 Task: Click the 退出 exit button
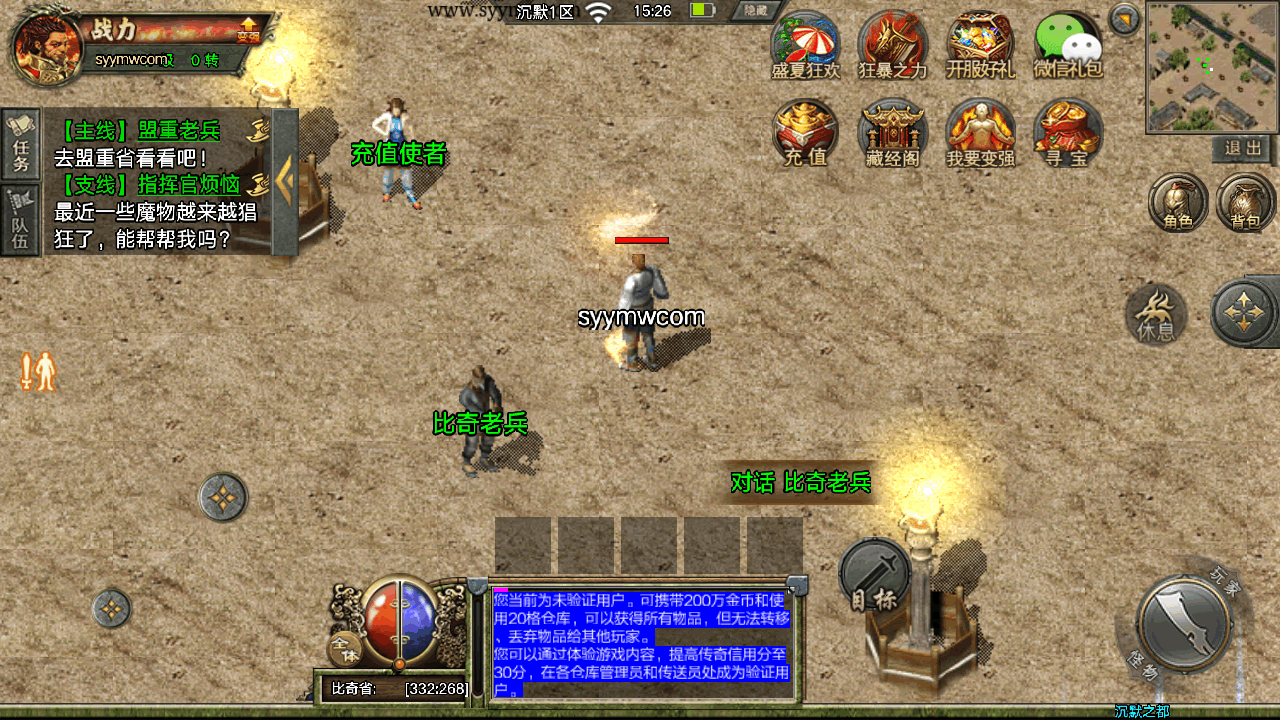click(x=1243, y=149)
